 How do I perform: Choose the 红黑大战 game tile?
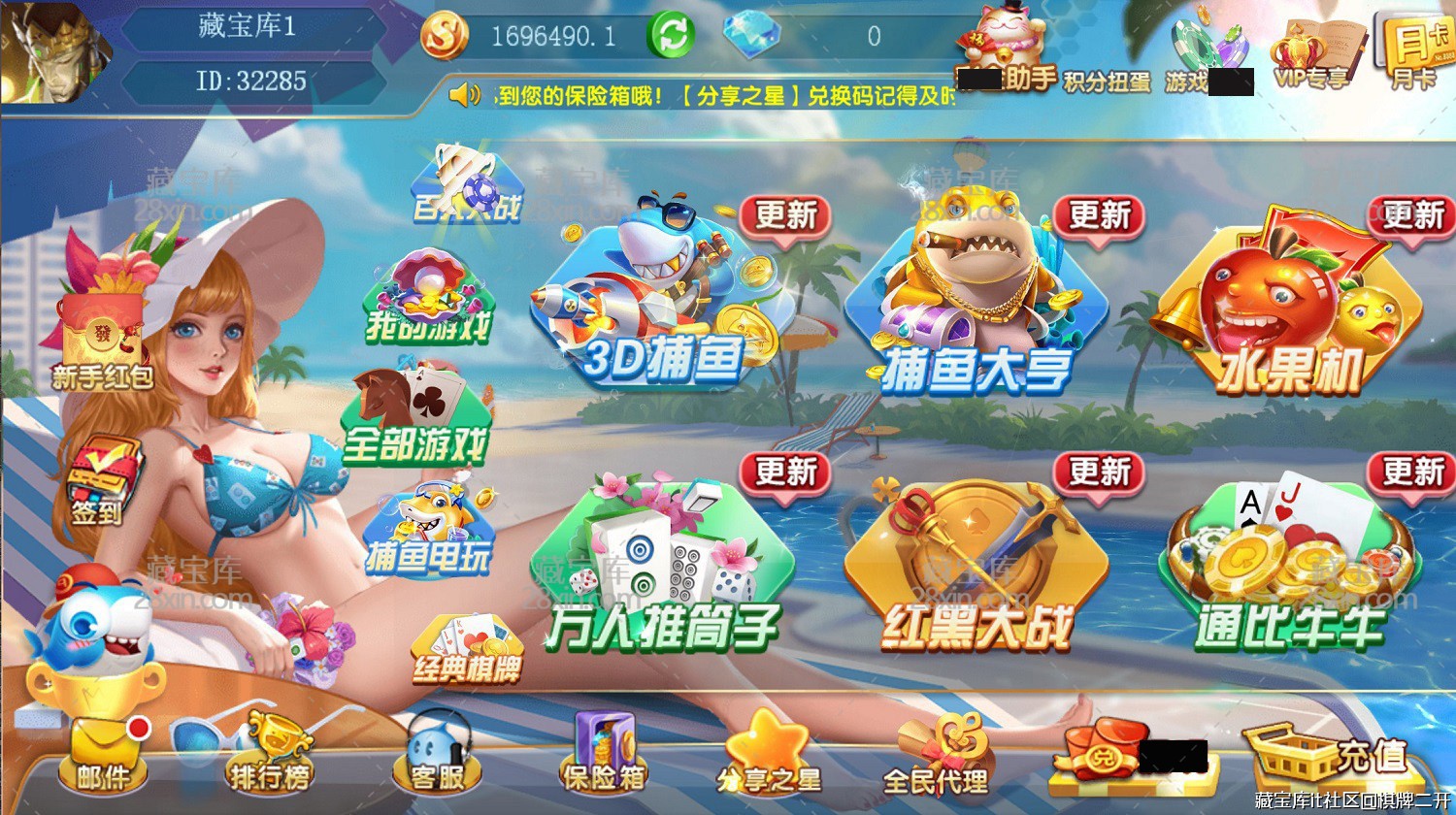pos(976,568)
